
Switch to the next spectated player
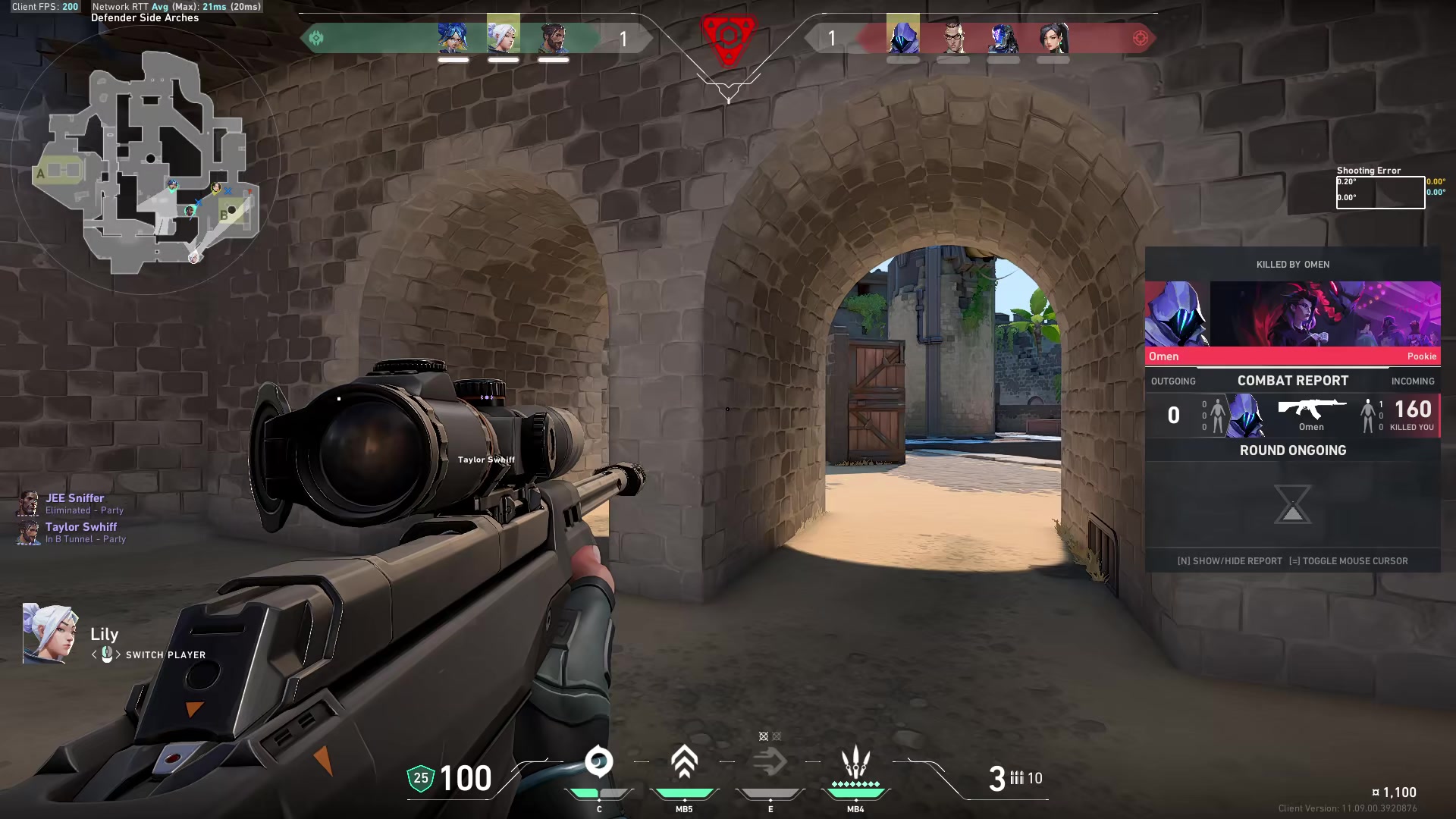(118, 654)
